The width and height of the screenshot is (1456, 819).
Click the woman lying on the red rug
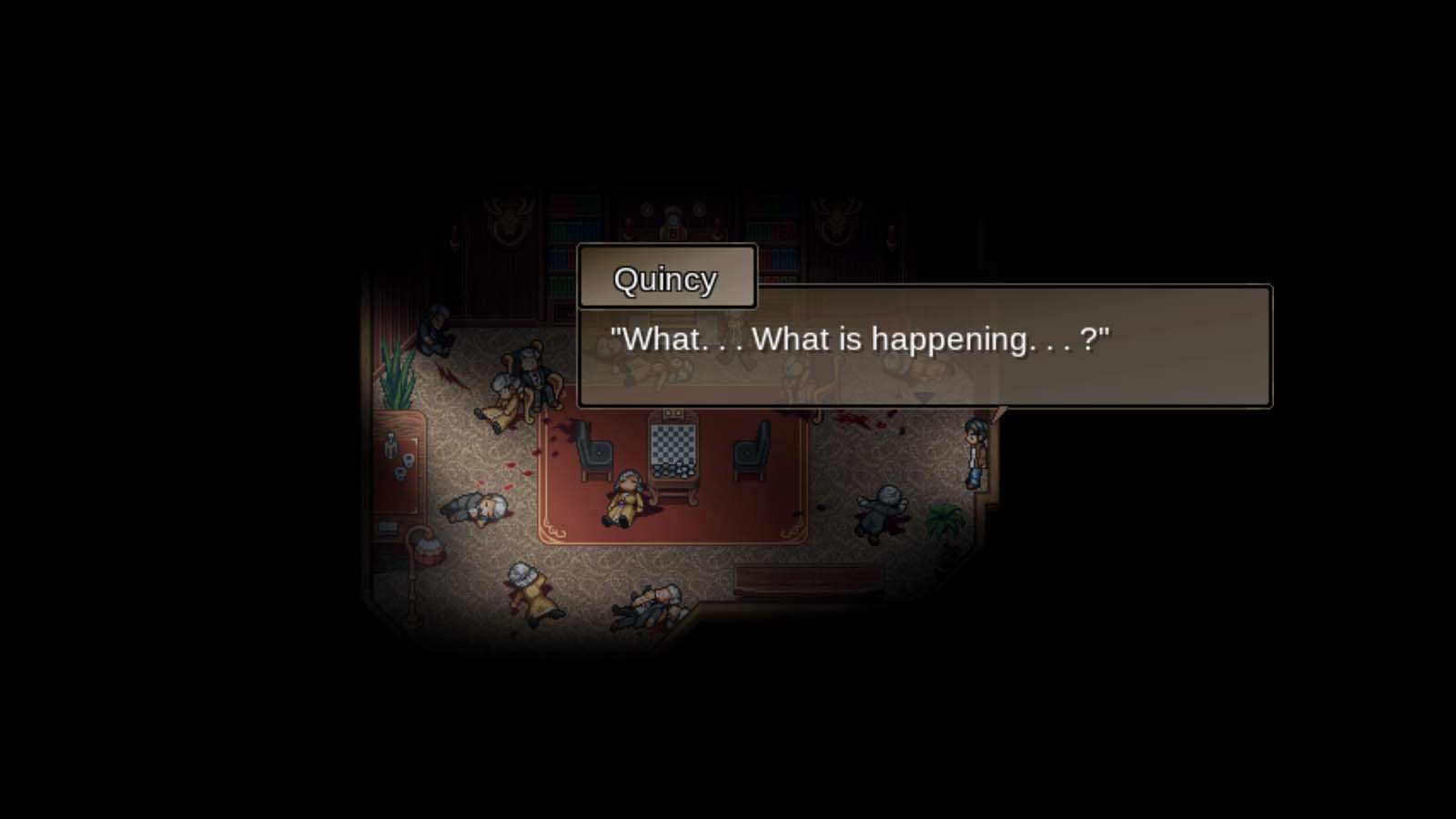click(625, 497)
